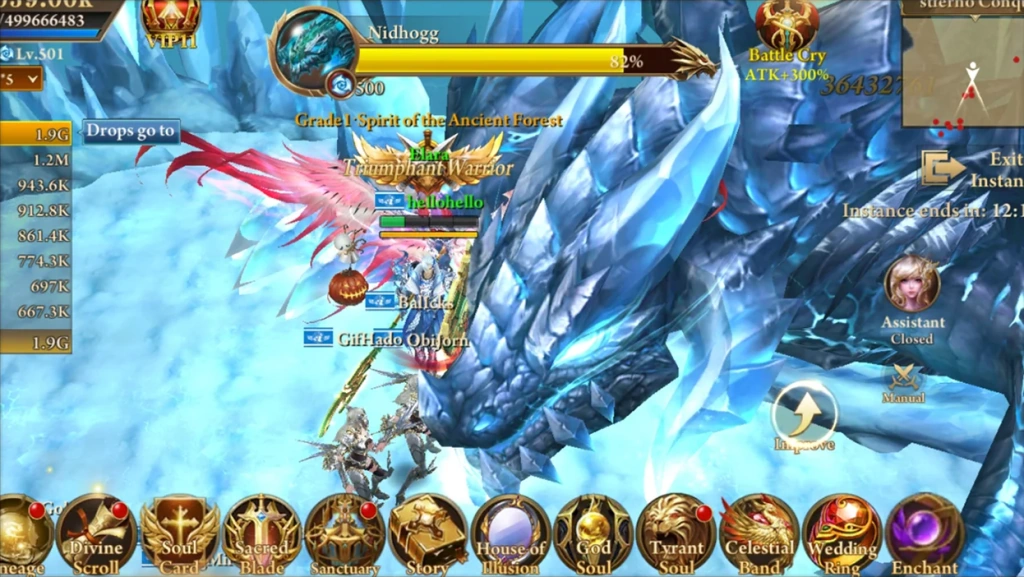Open the Wedding Ring menu
Viewport: 1024px width, 577px height.
pos(841,531)
